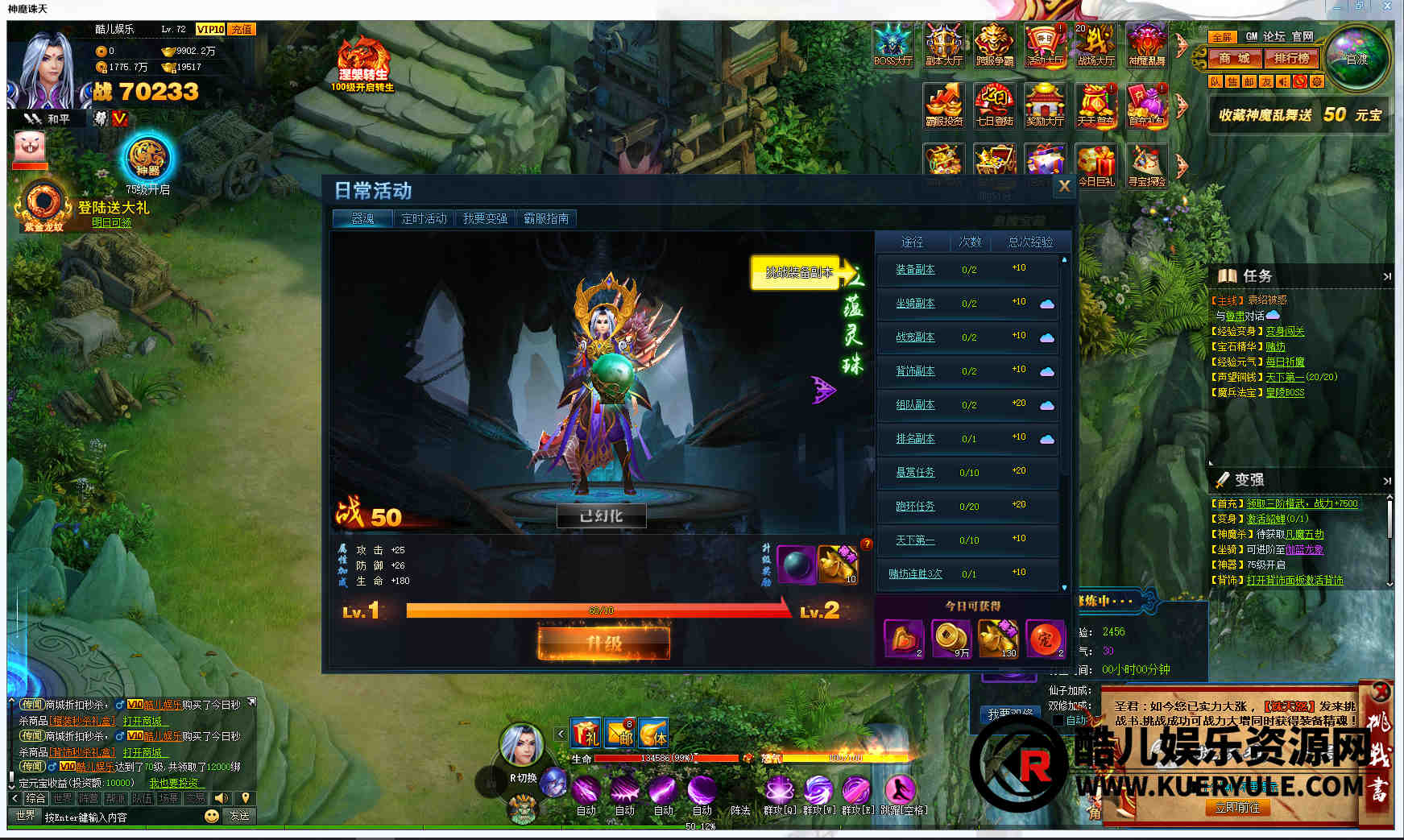Open the 我要变强 tab
Viewport: 1404px width, 840px height.
(x=485, y=218)
